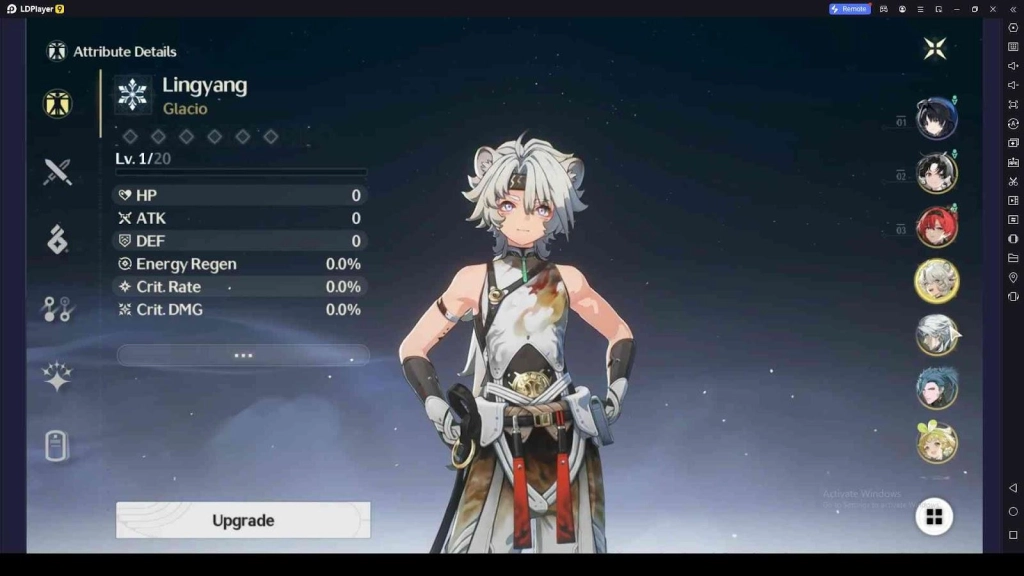
Task: Choose the dark-haired character in slot 02
Action: click(x=937, y=173)
